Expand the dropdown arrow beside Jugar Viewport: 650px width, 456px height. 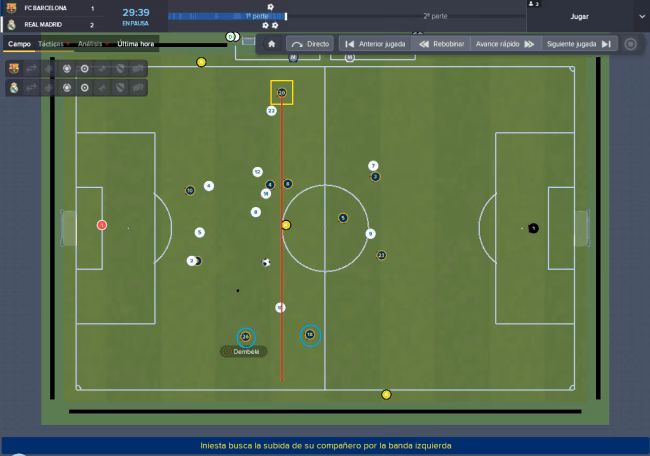click(640, 17)
